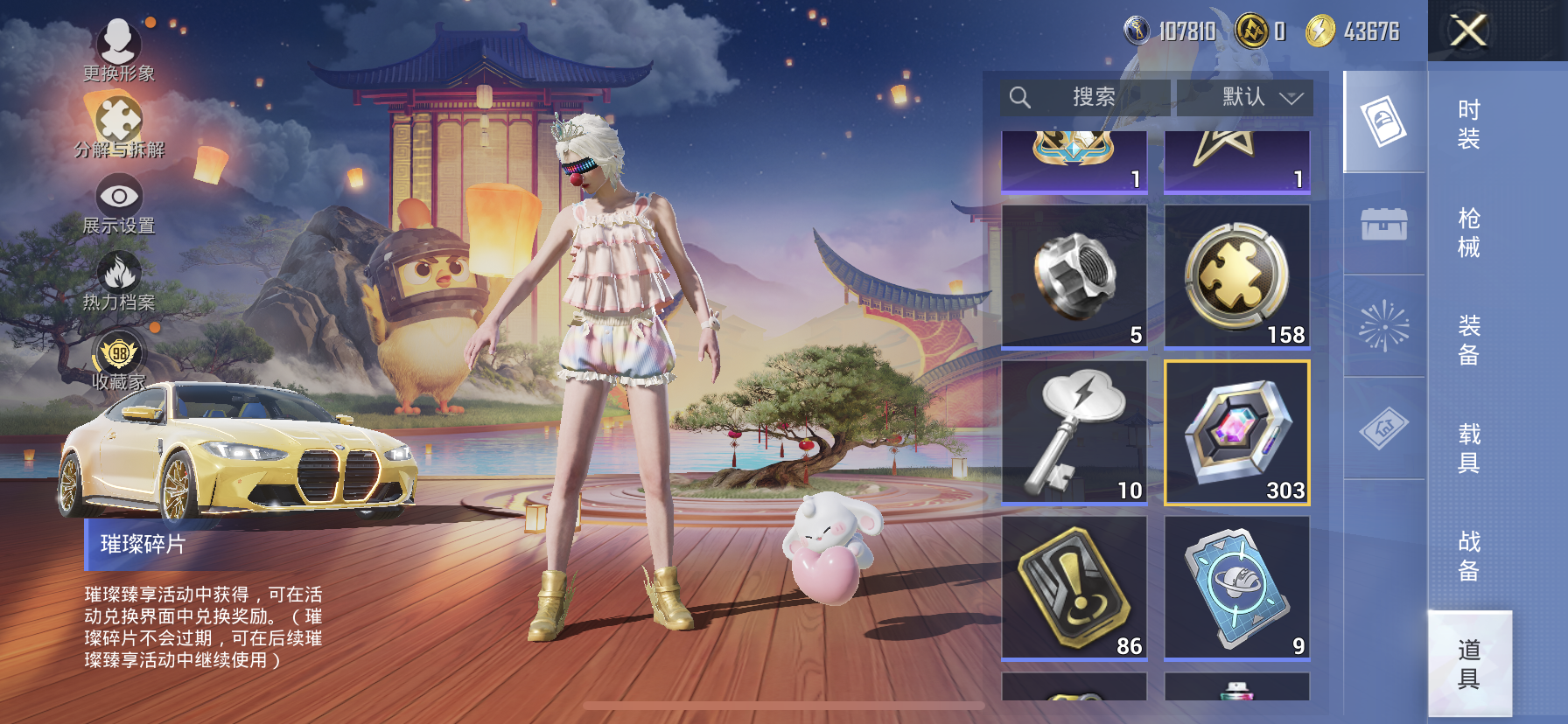1568x724 pixels.
Task: Select the silver lightning key item
Action: (1074, 432)
